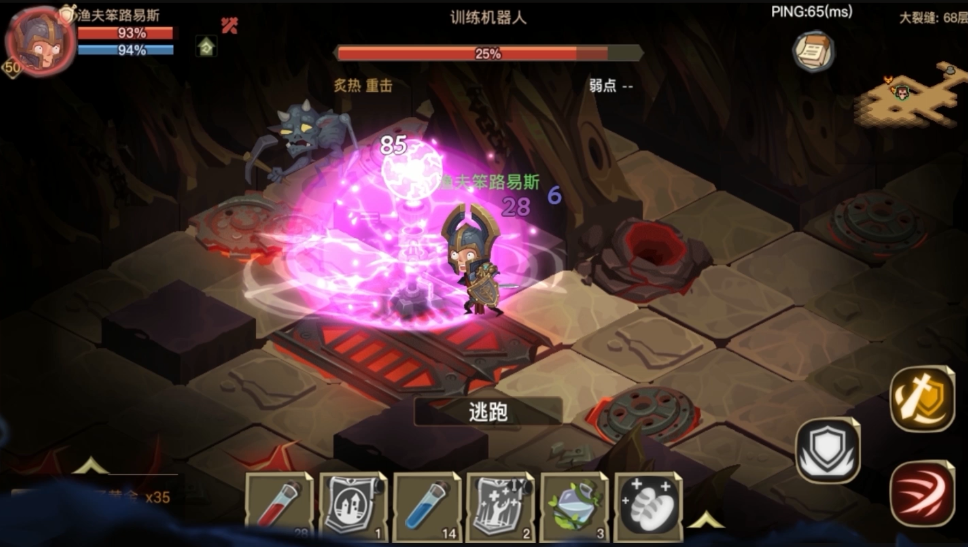Trigger the red slash attack skill

click(921, 492)
